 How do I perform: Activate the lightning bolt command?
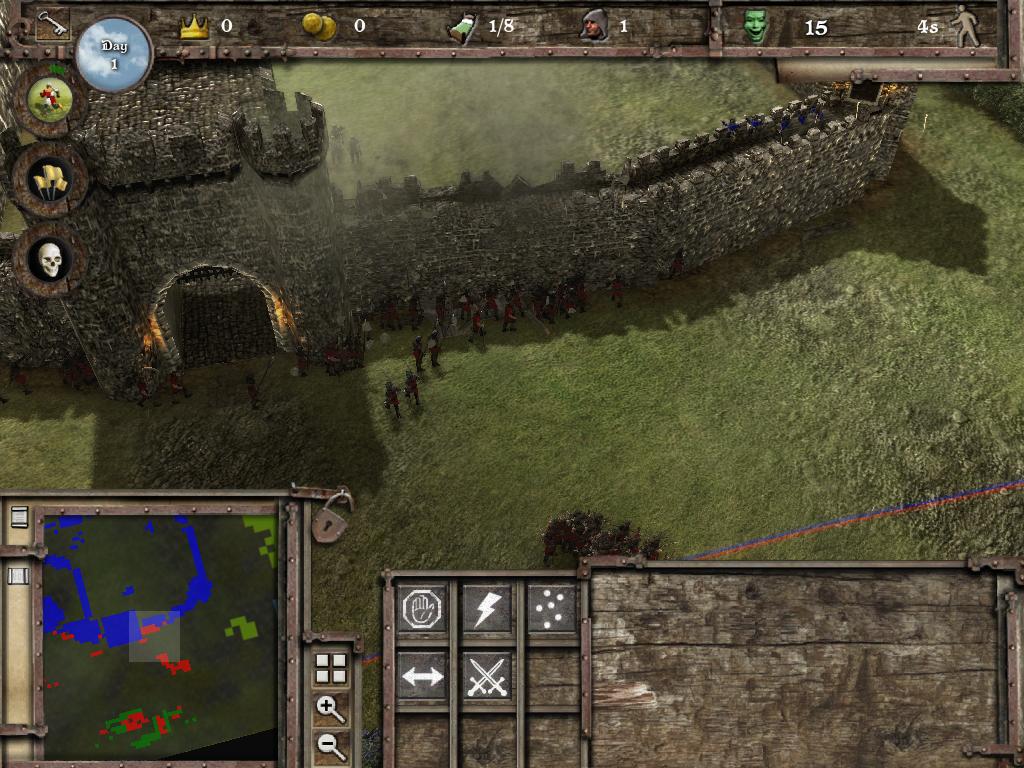coord(487,608)
